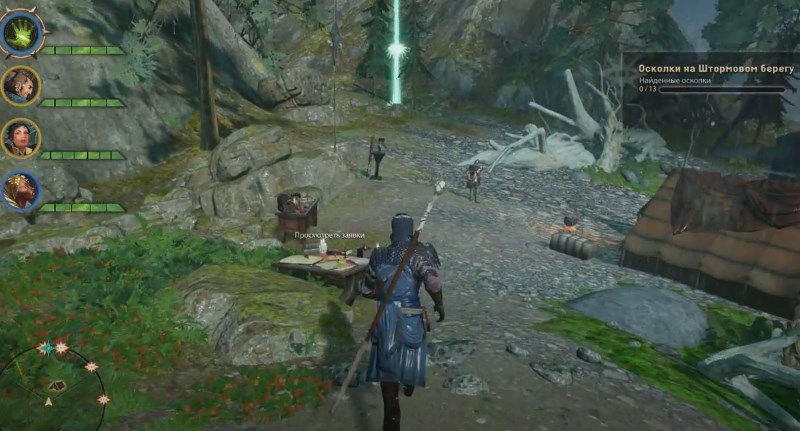
Task: Select the mohawk warrior party portrait
Action: (21, 86)
